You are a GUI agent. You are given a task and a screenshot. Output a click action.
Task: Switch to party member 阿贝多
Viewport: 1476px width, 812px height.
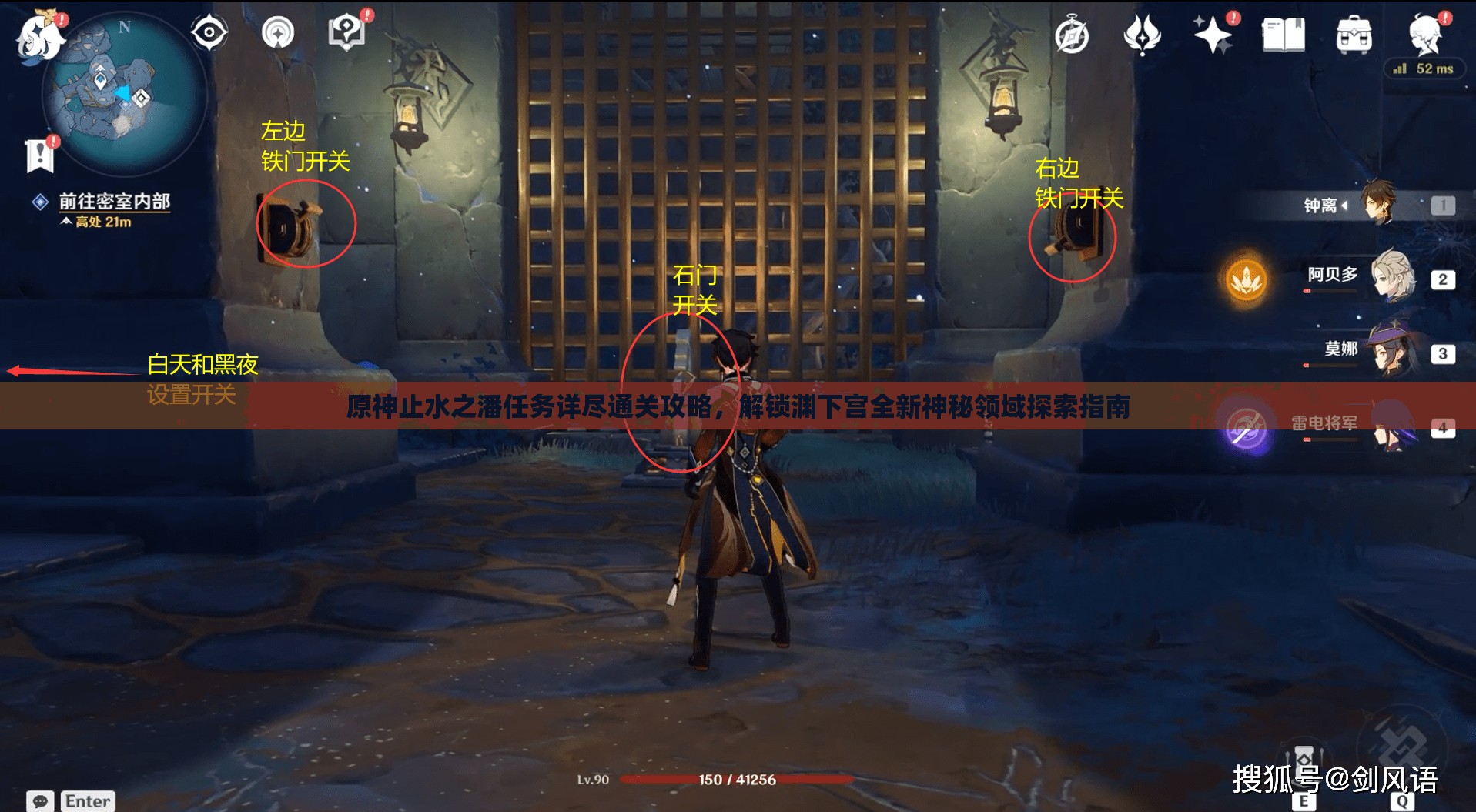click(x=1392, y=276)
